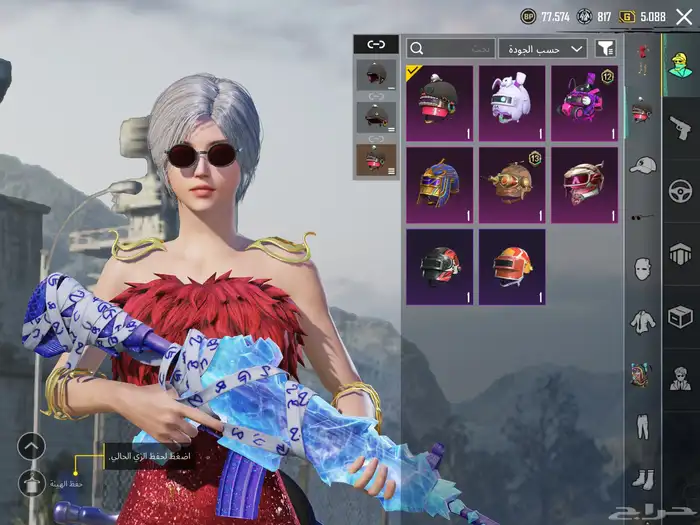Choose the white bunny helmet skin
This screenshot has height=525, width=700.
(x=512, y=102)
